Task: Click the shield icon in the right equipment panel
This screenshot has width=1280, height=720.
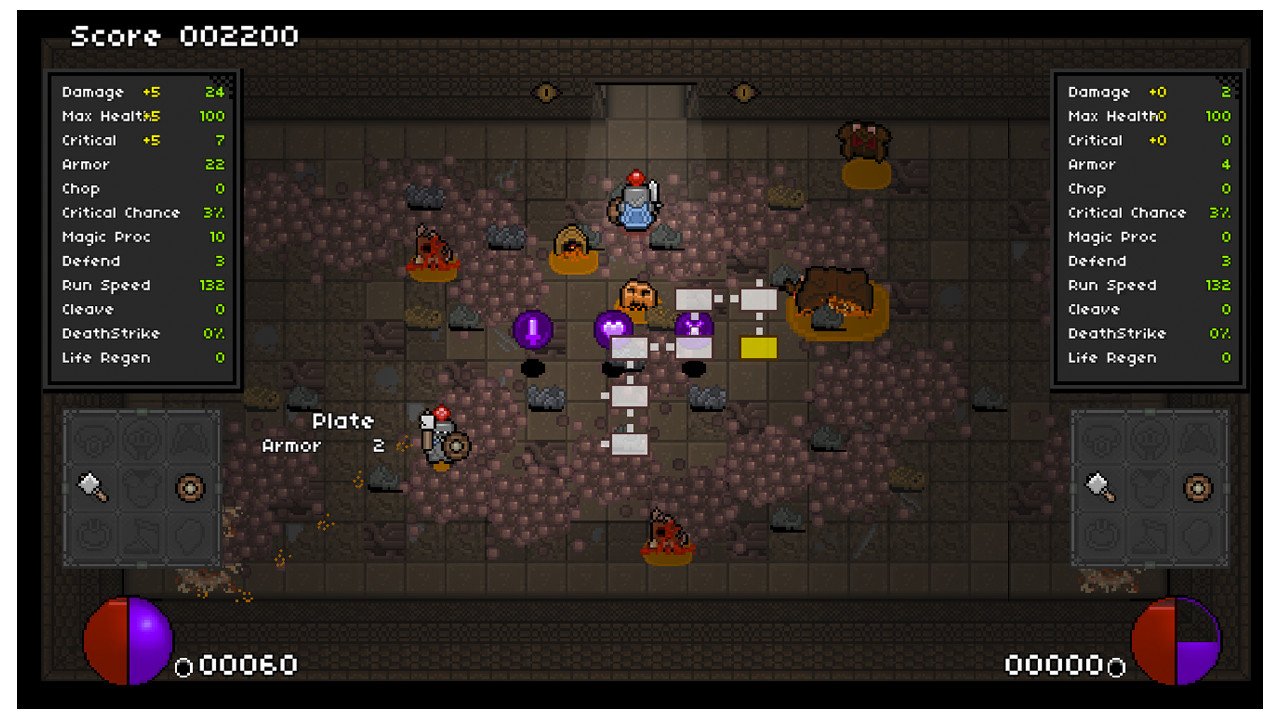Action: pos(1197,487)
